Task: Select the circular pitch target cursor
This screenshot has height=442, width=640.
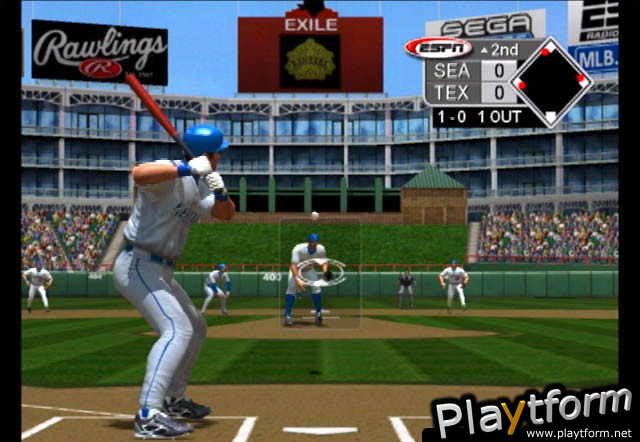Action: coord(327,271)
